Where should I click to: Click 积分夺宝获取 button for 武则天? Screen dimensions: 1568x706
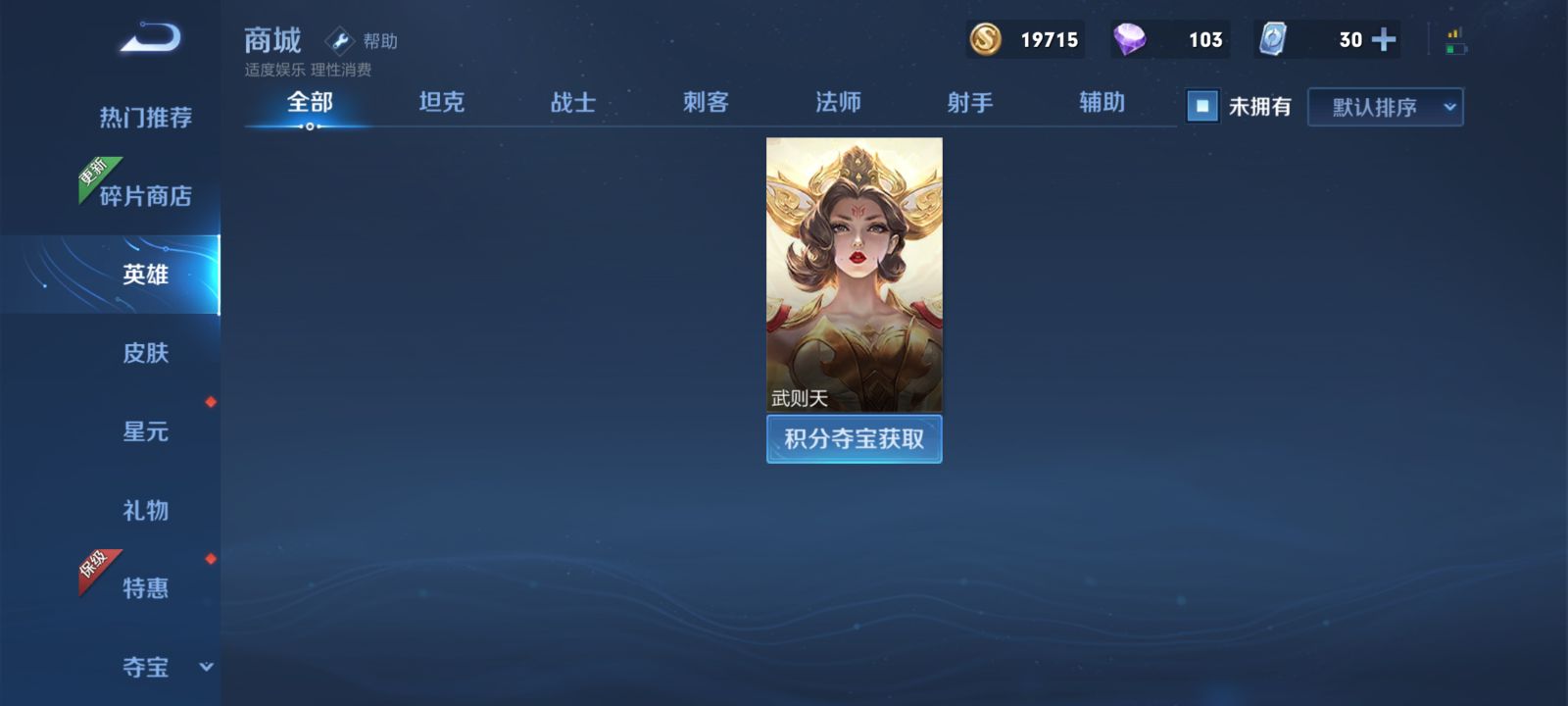click(854, 438)
